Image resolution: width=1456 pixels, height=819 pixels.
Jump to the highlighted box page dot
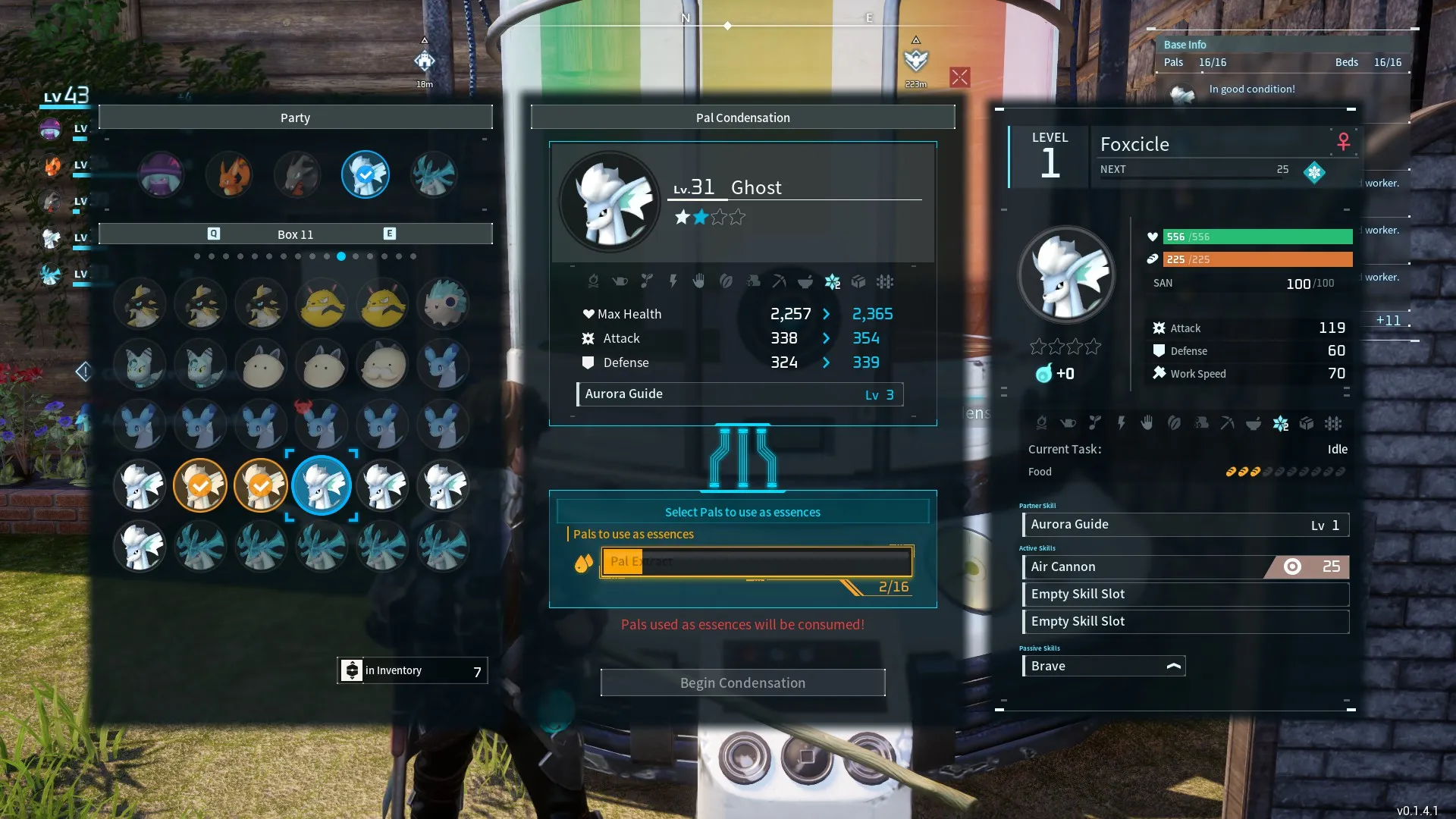tap(341, 256)
